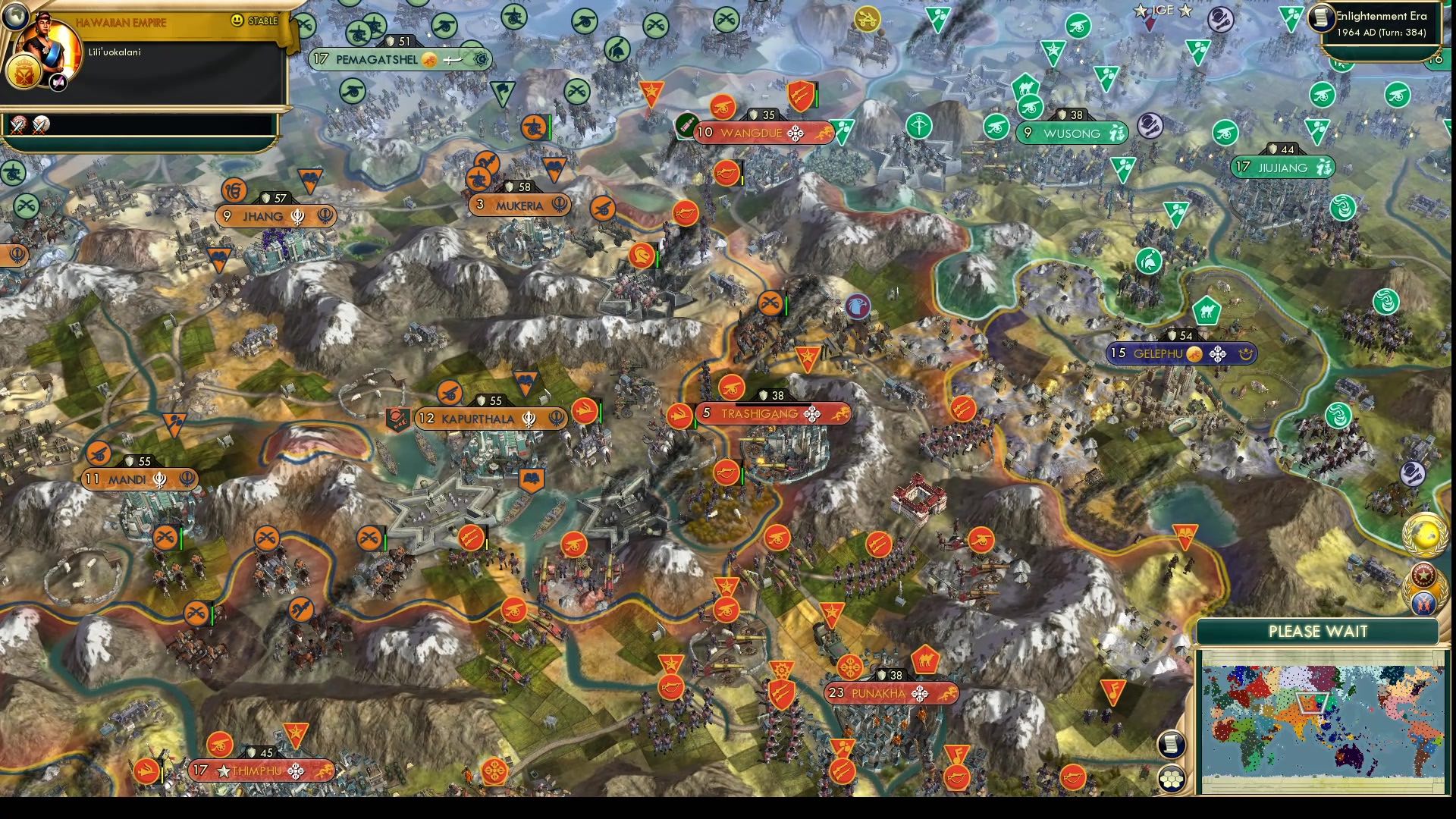Click the Sikhism religion icon on Jhang's banner
Viewport: 1456px width, 819px height.
pyautogui.click(x=297, y=217)
